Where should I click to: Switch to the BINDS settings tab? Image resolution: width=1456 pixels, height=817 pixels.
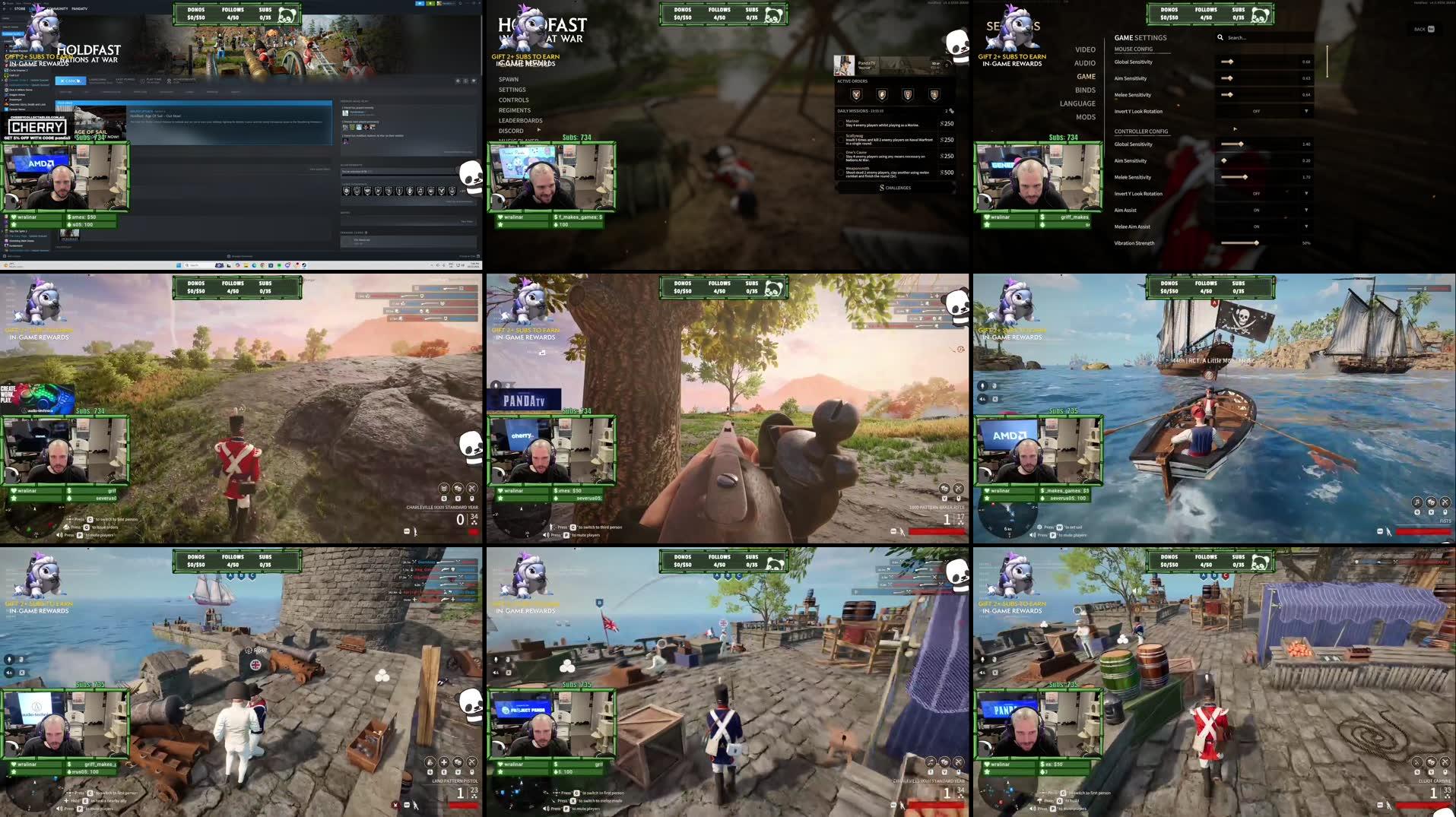1086,89
